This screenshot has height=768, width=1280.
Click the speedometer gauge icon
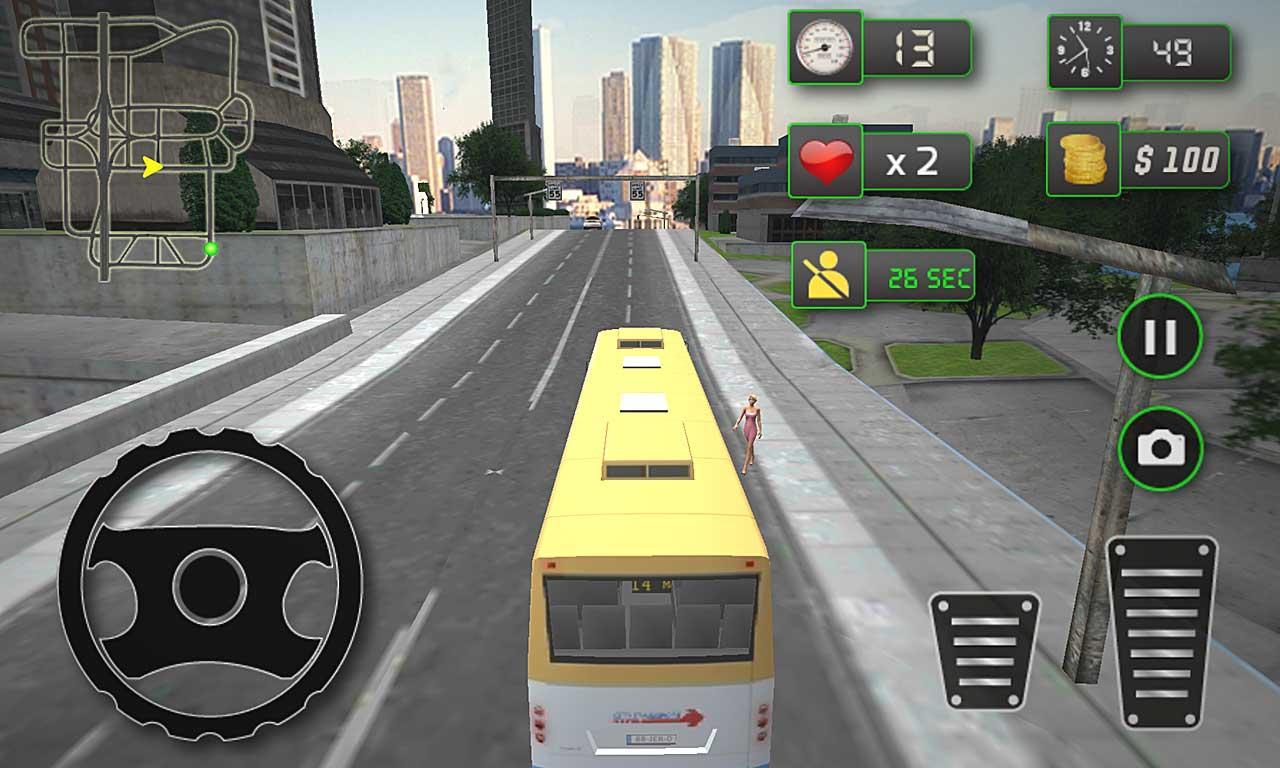[826, 46]
